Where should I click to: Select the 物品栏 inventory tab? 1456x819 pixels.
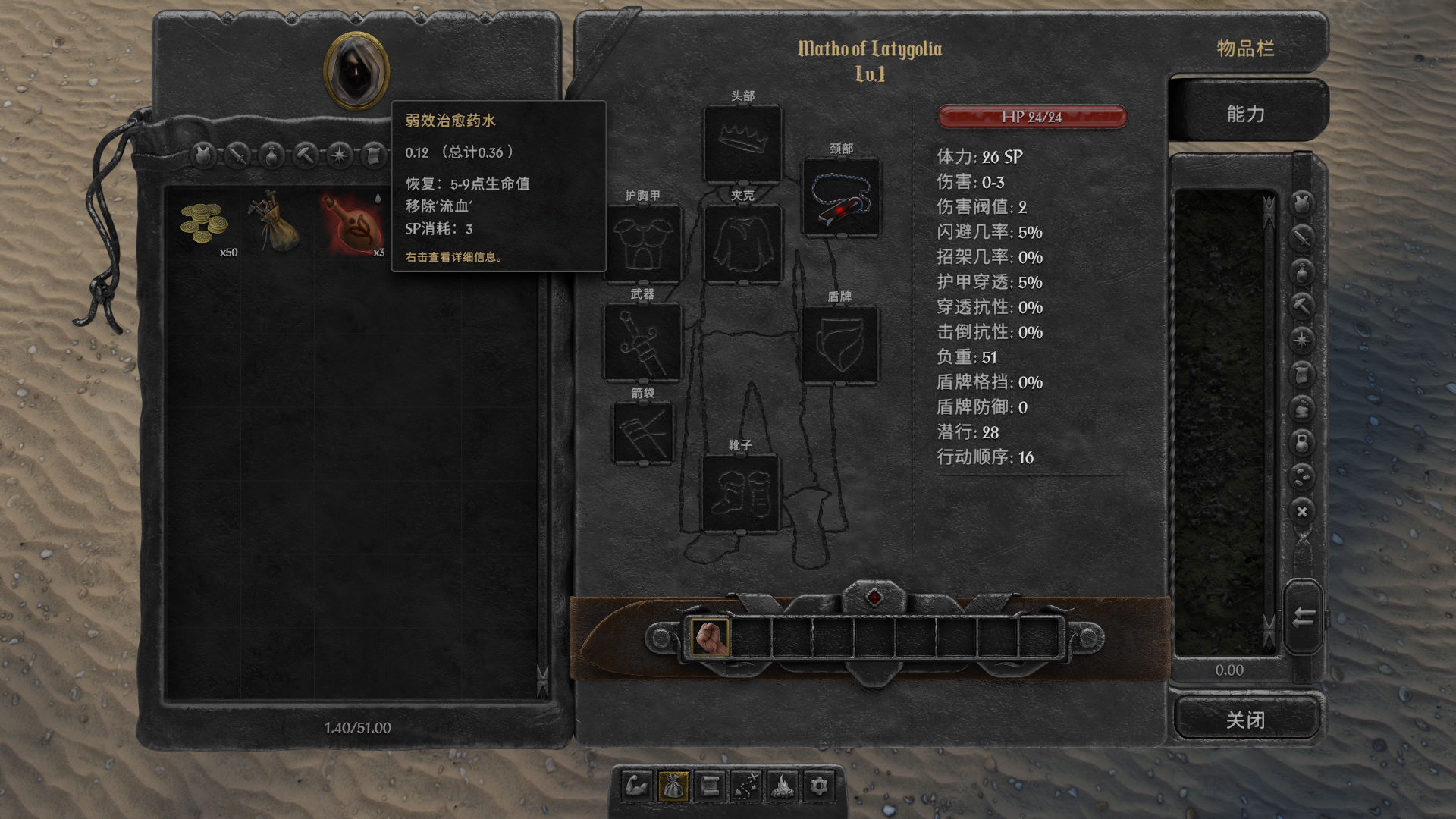1245,49
